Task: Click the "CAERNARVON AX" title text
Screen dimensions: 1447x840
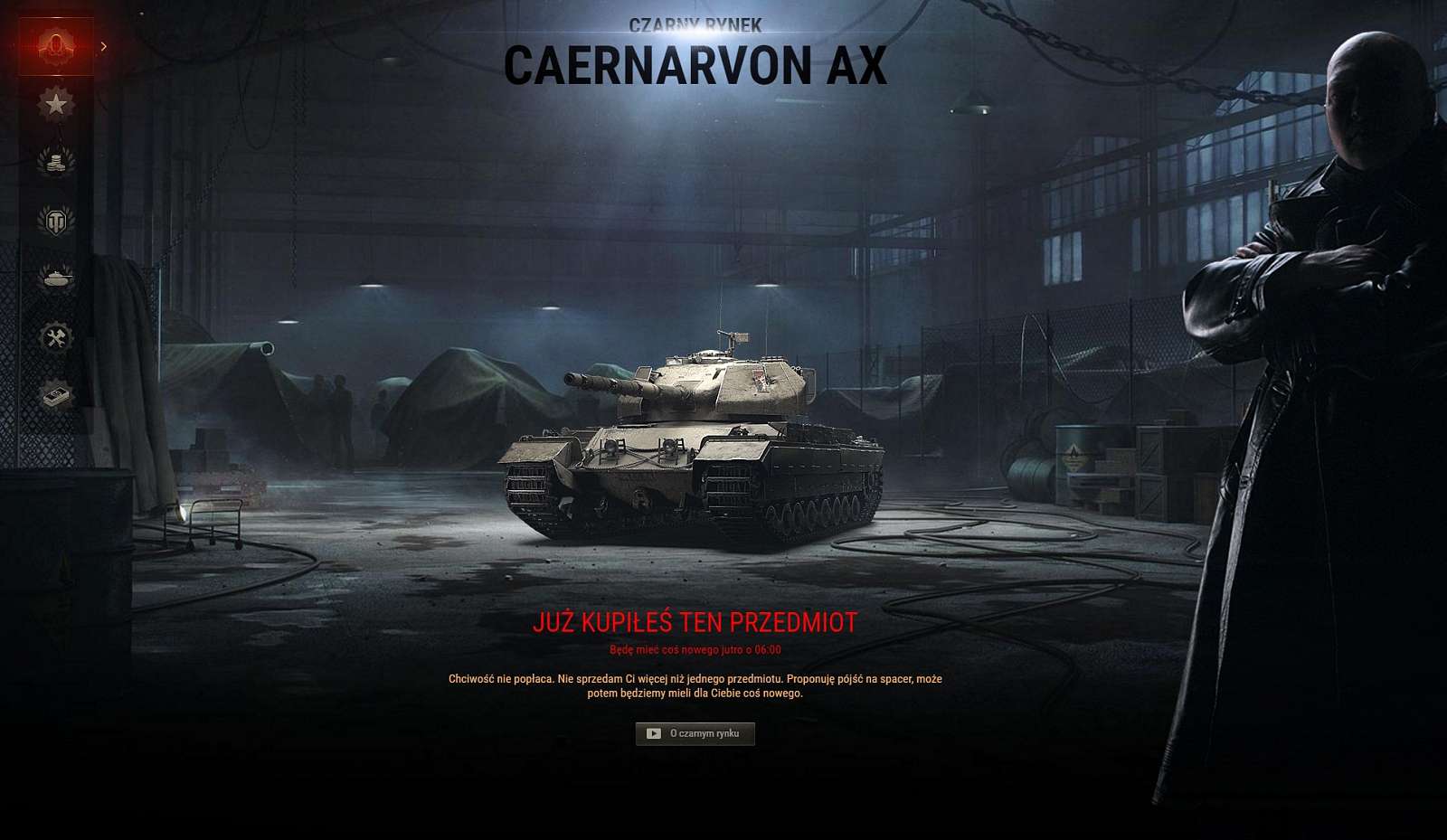Action: tap(696, 65)
